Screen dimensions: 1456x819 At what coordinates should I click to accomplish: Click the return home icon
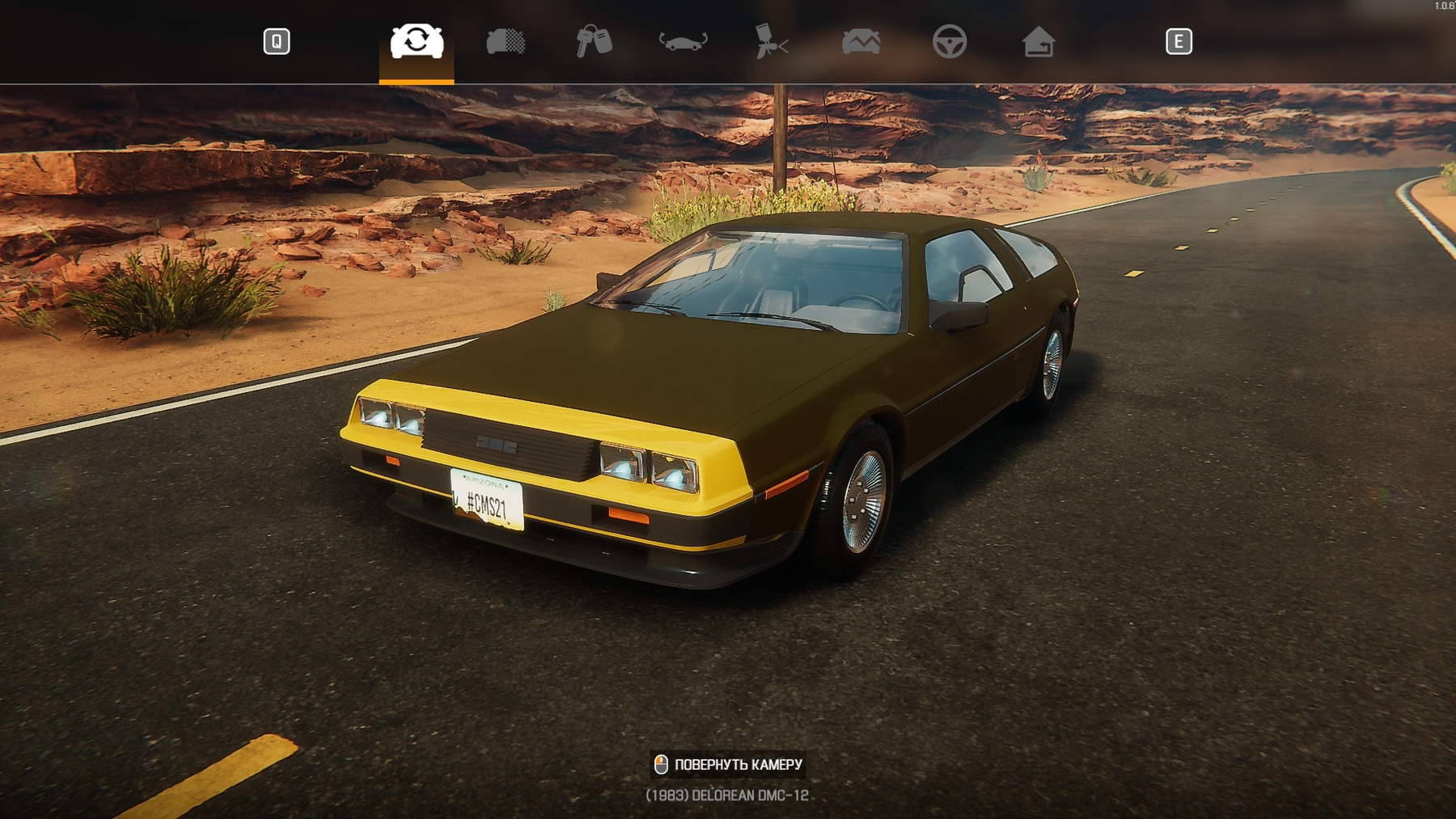click(x=1038, y=41)
